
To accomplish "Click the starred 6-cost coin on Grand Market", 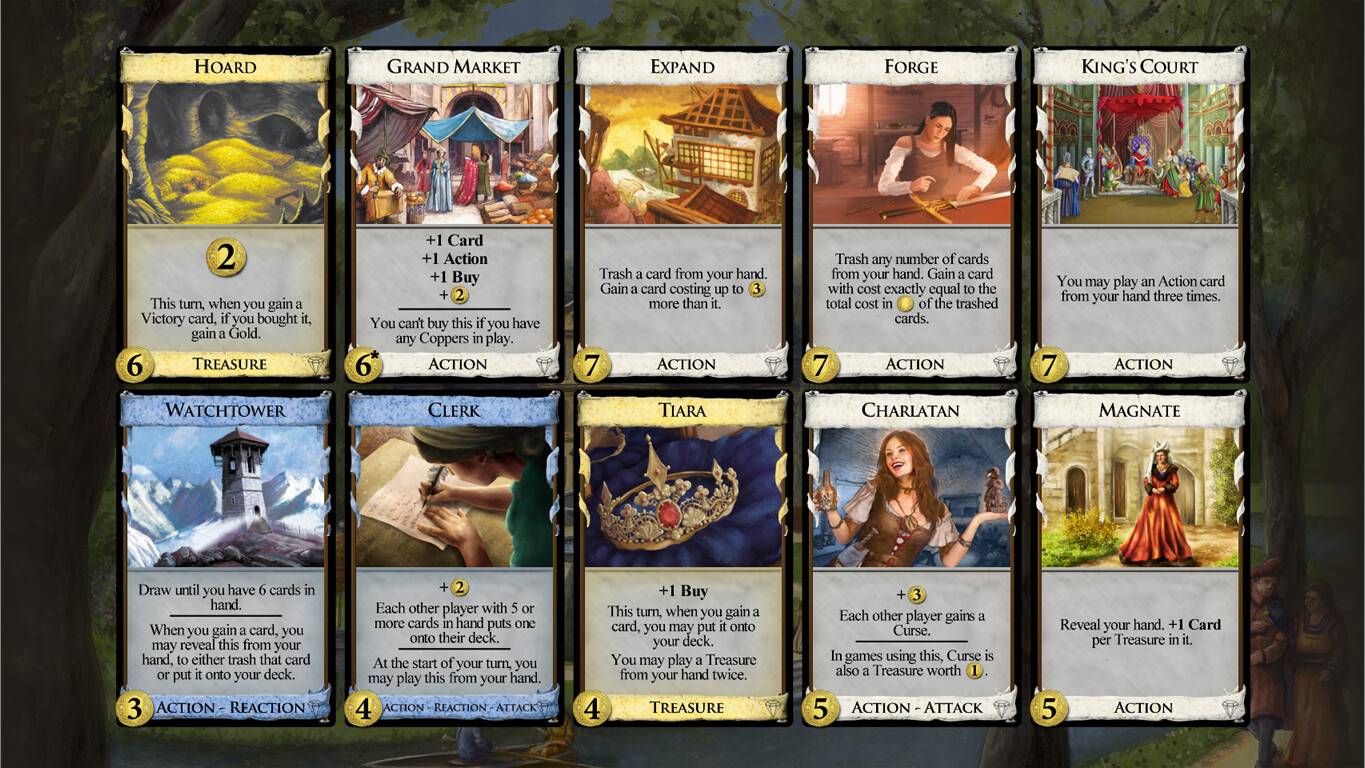I will click(x=363, y=364).
